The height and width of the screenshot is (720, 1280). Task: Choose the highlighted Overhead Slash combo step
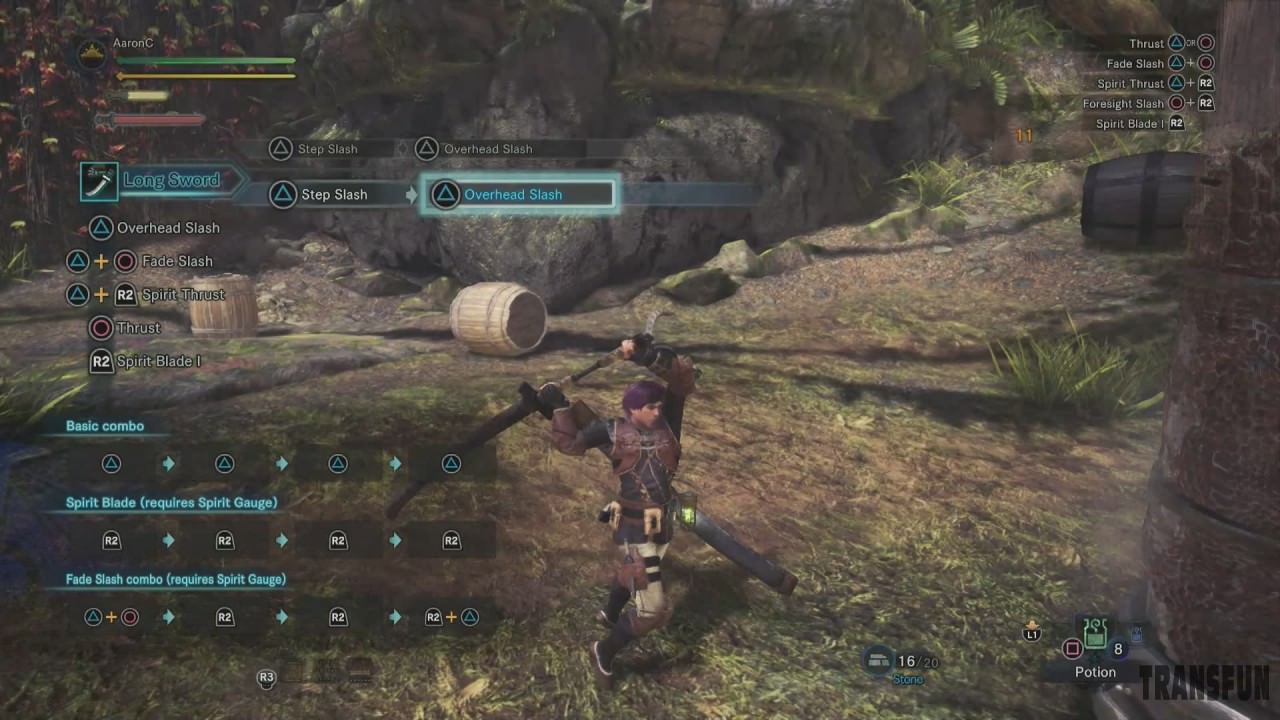[518, 194]
